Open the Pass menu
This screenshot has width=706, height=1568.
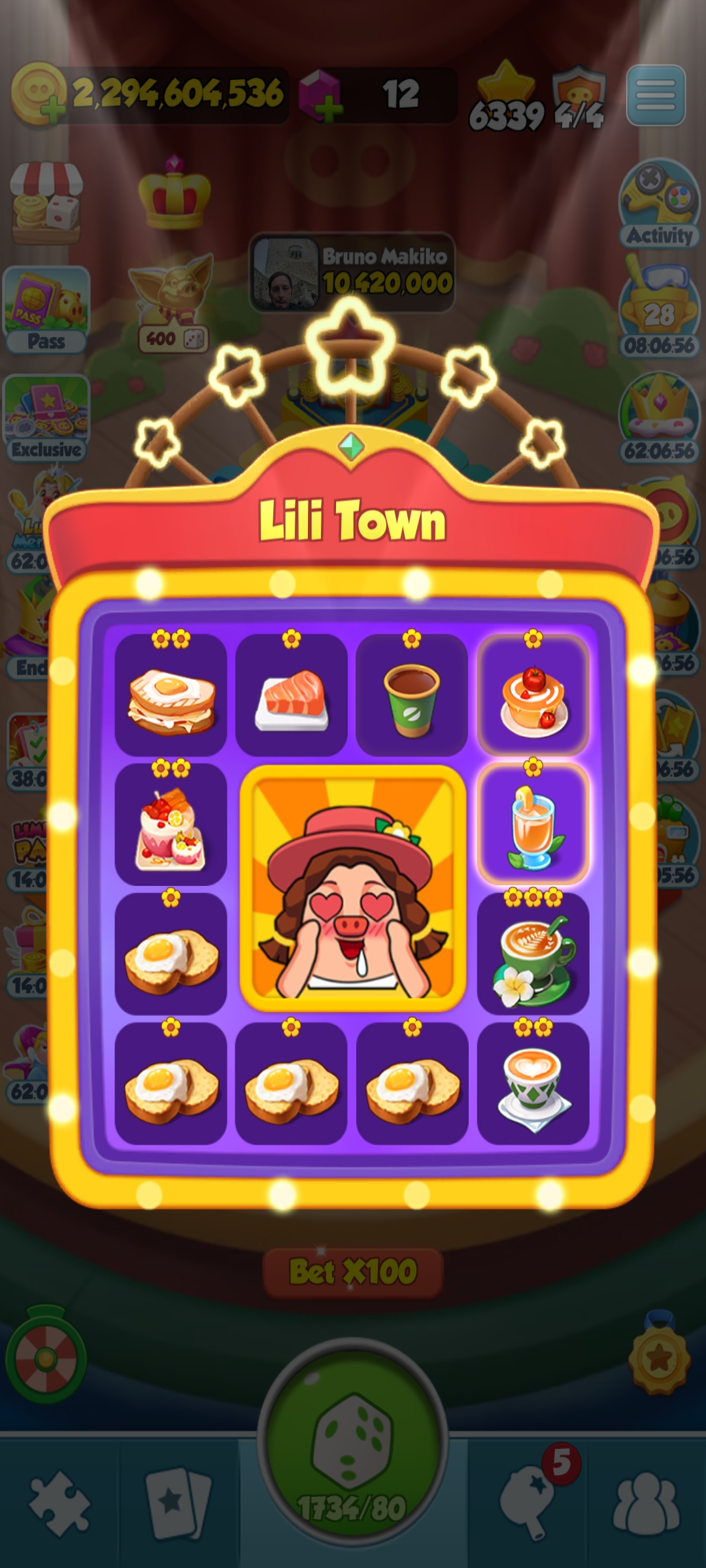46,310
